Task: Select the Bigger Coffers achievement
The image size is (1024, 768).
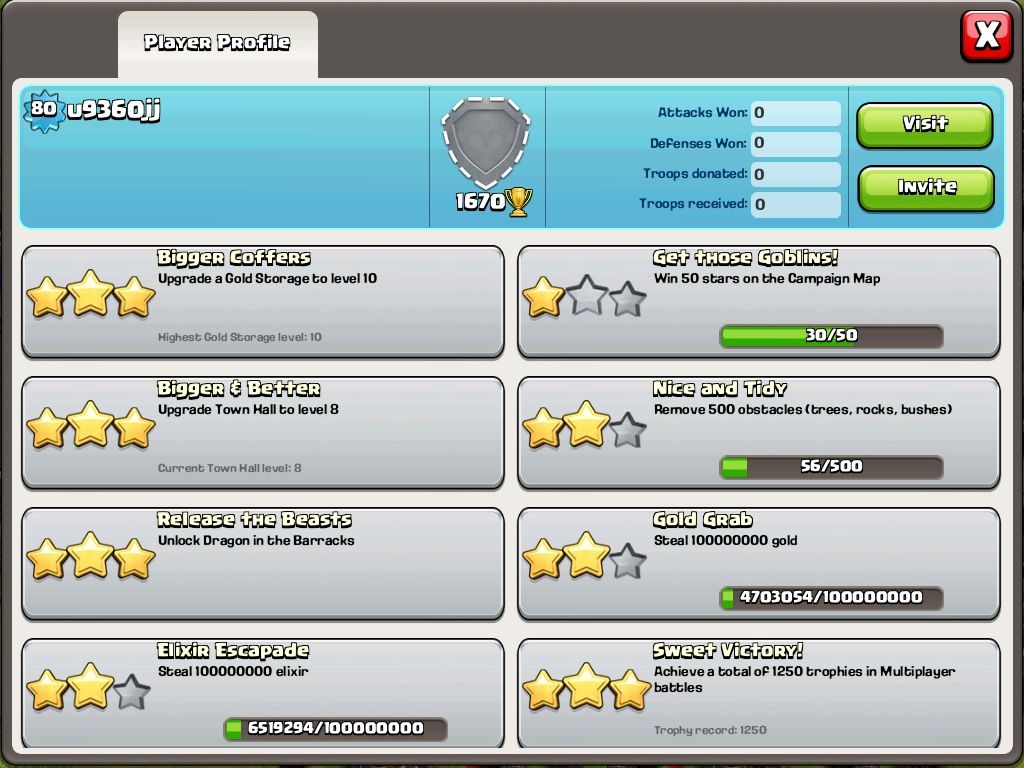Action: click(262, 301)
